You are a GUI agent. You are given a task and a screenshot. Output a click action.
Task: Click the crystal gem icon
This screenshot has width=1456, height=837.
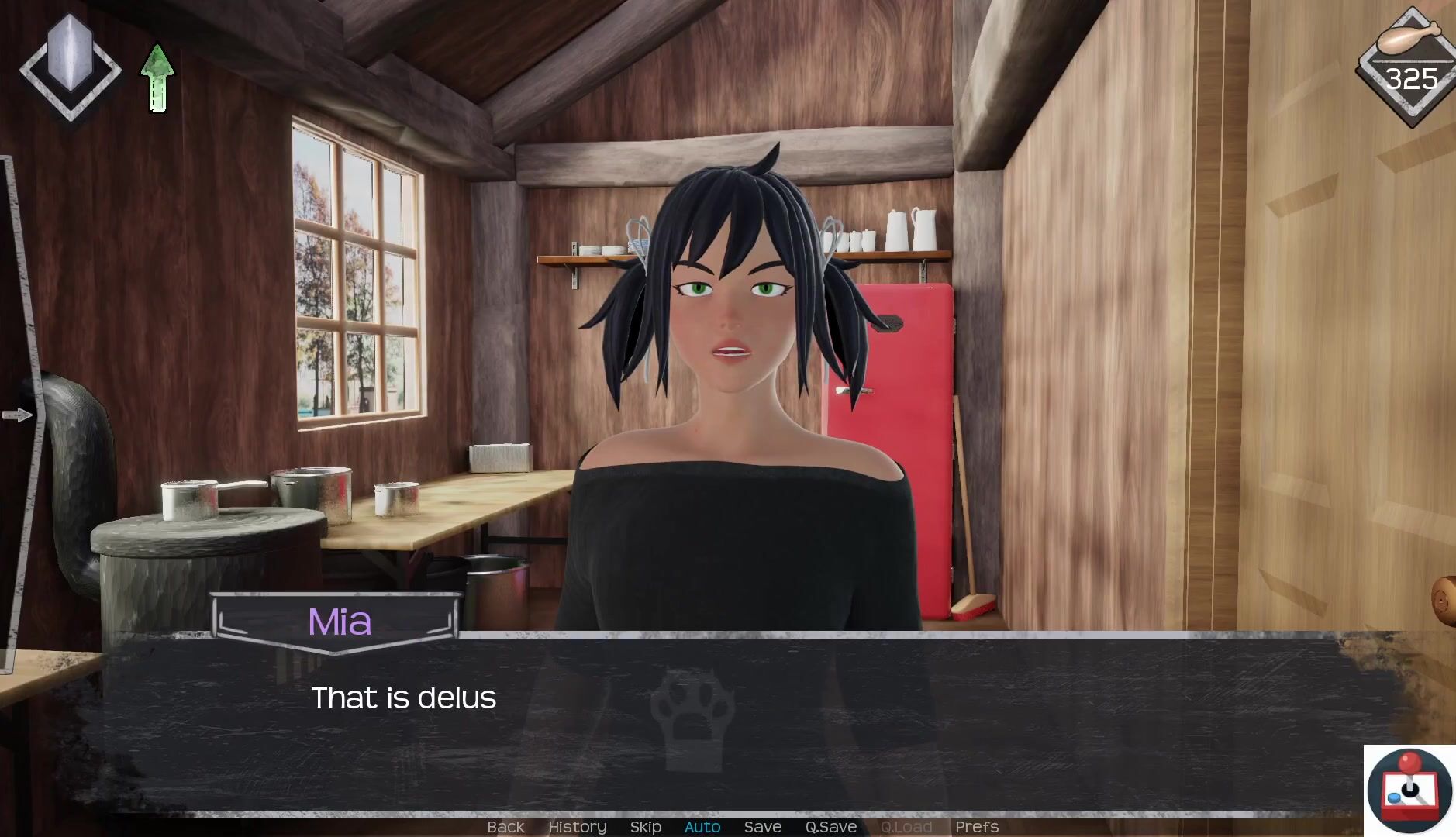(70, 67)
